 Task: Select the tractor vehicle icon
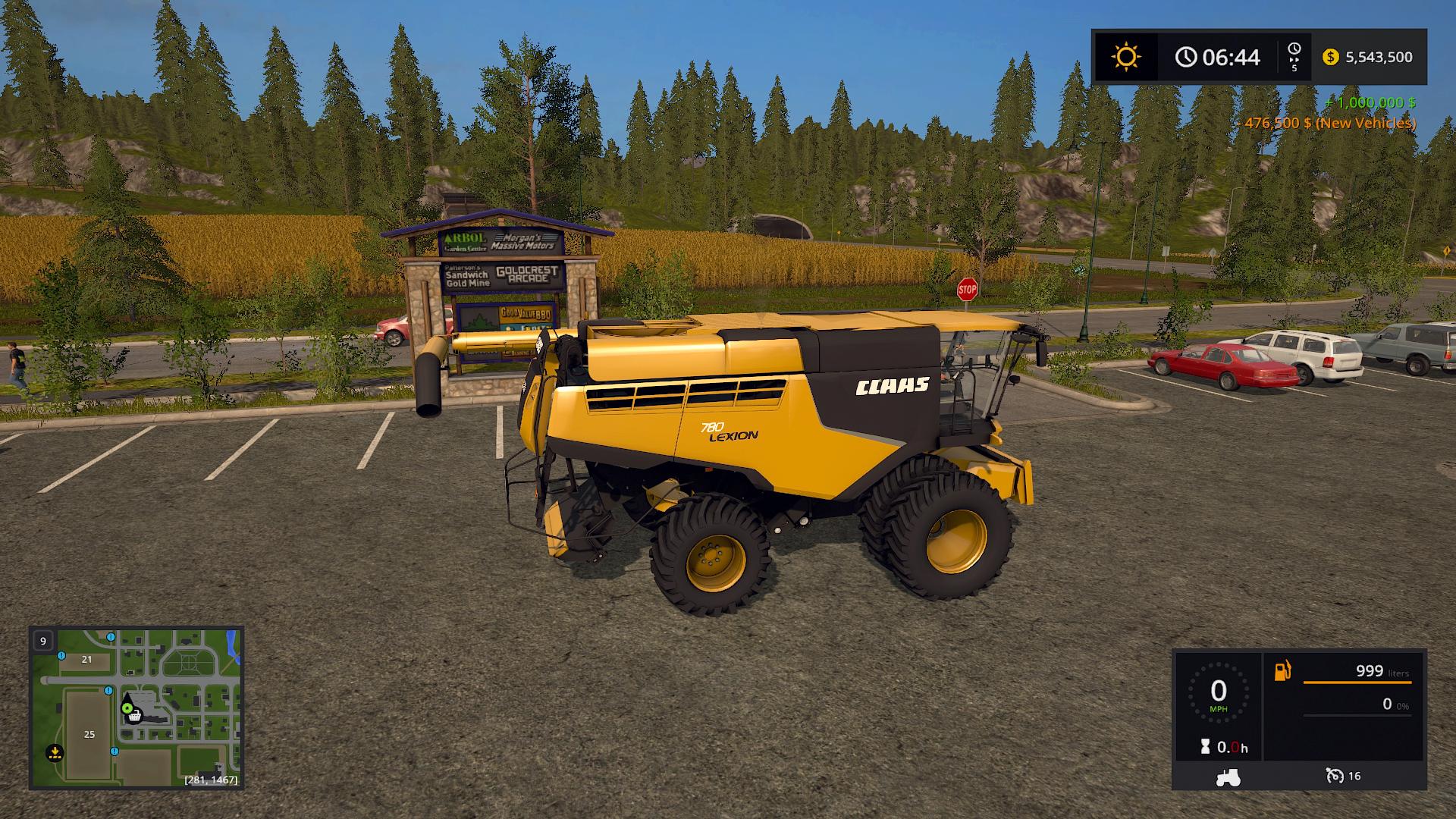coord(1228,777)
